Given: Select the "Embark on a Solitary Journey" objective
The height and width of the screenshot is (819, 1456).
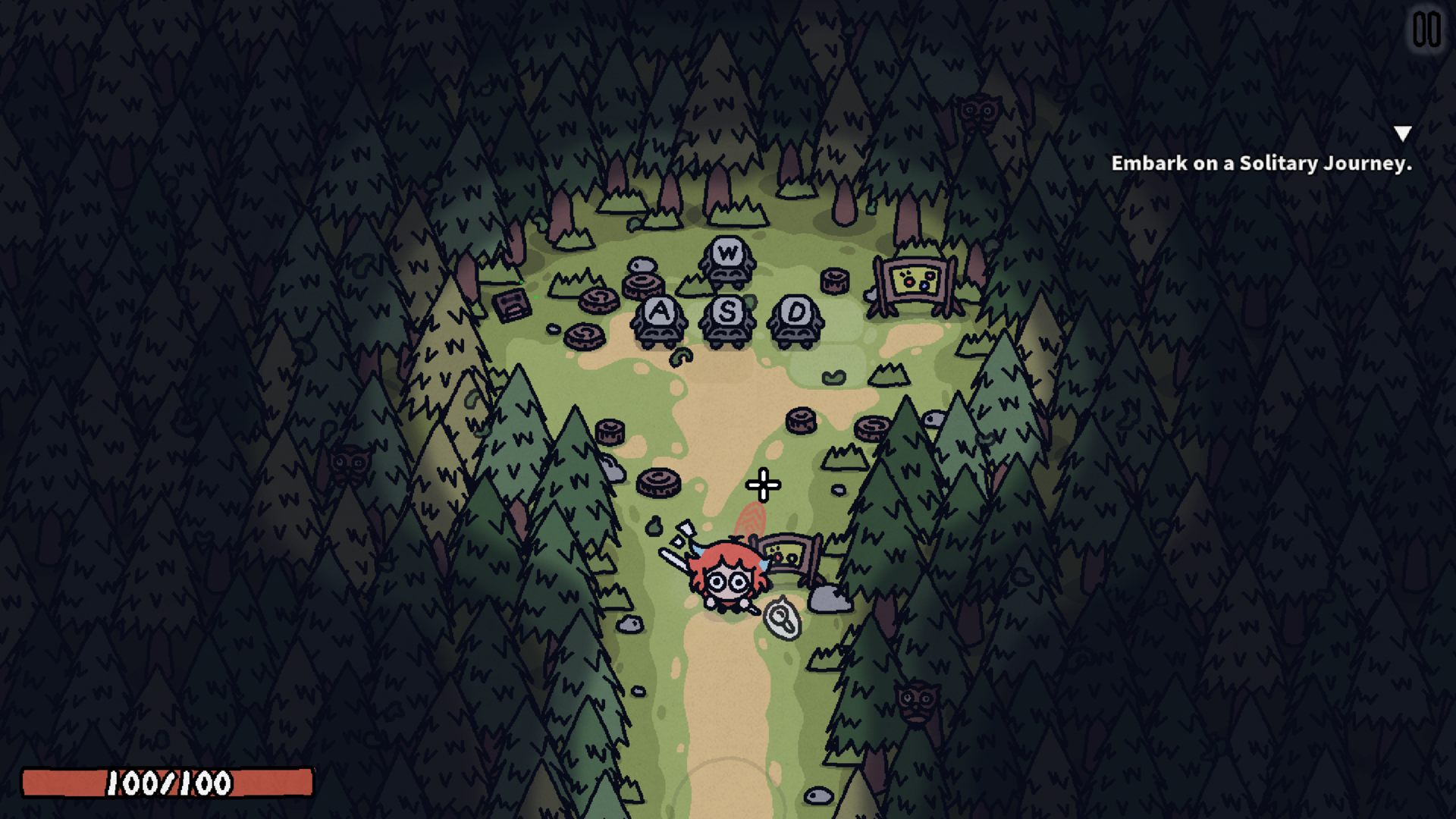Looking at the screenshot, I should click(1260, 164).
